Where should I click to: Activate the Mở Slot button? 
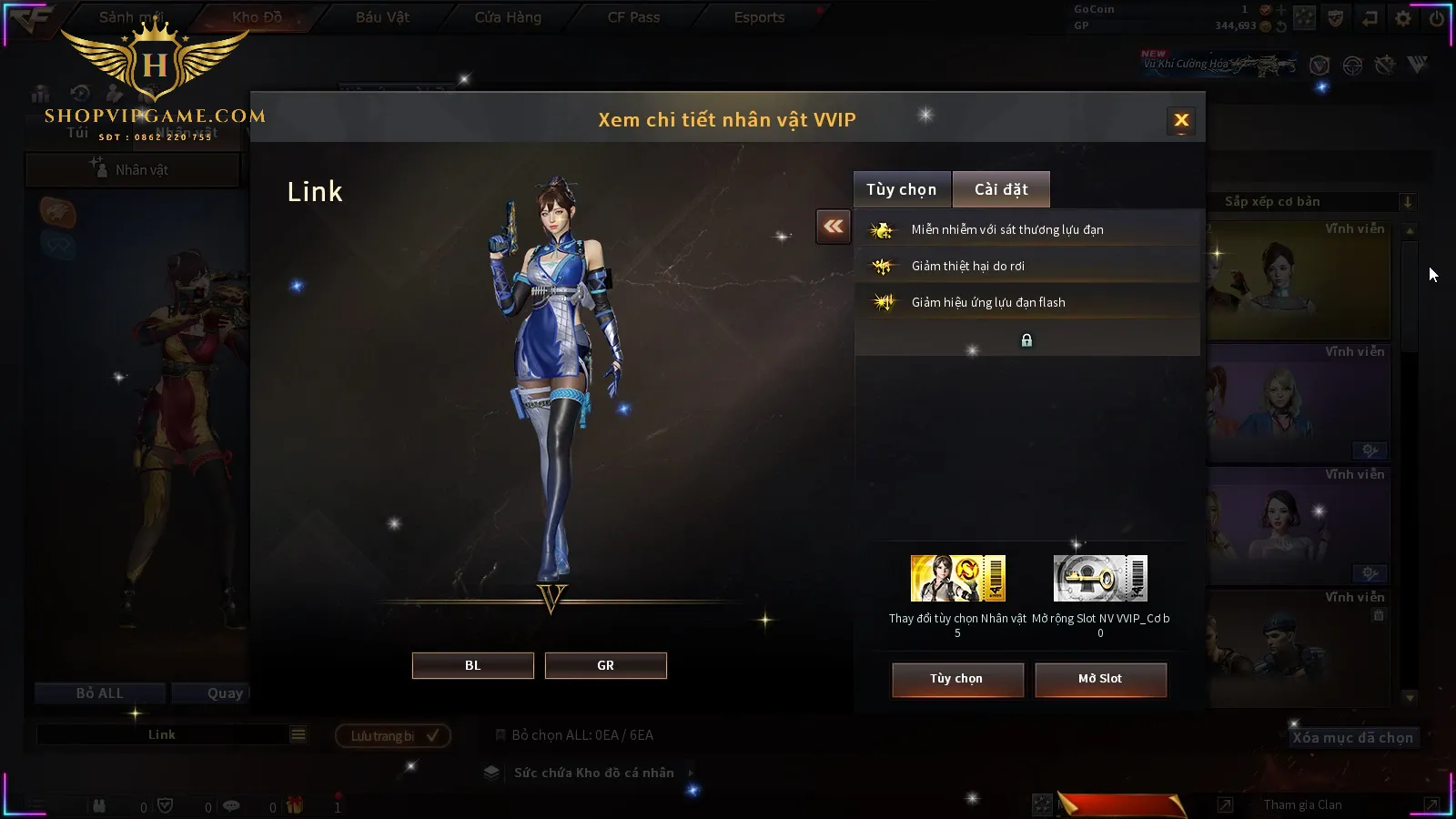(x=1100, y=679)
